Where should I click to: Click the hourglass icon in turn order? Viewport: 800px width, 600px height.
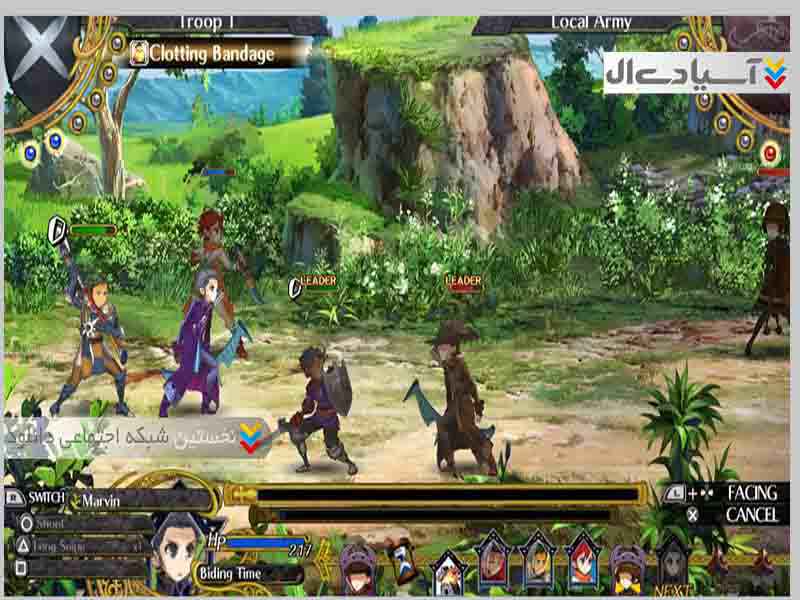pos(403,561)
